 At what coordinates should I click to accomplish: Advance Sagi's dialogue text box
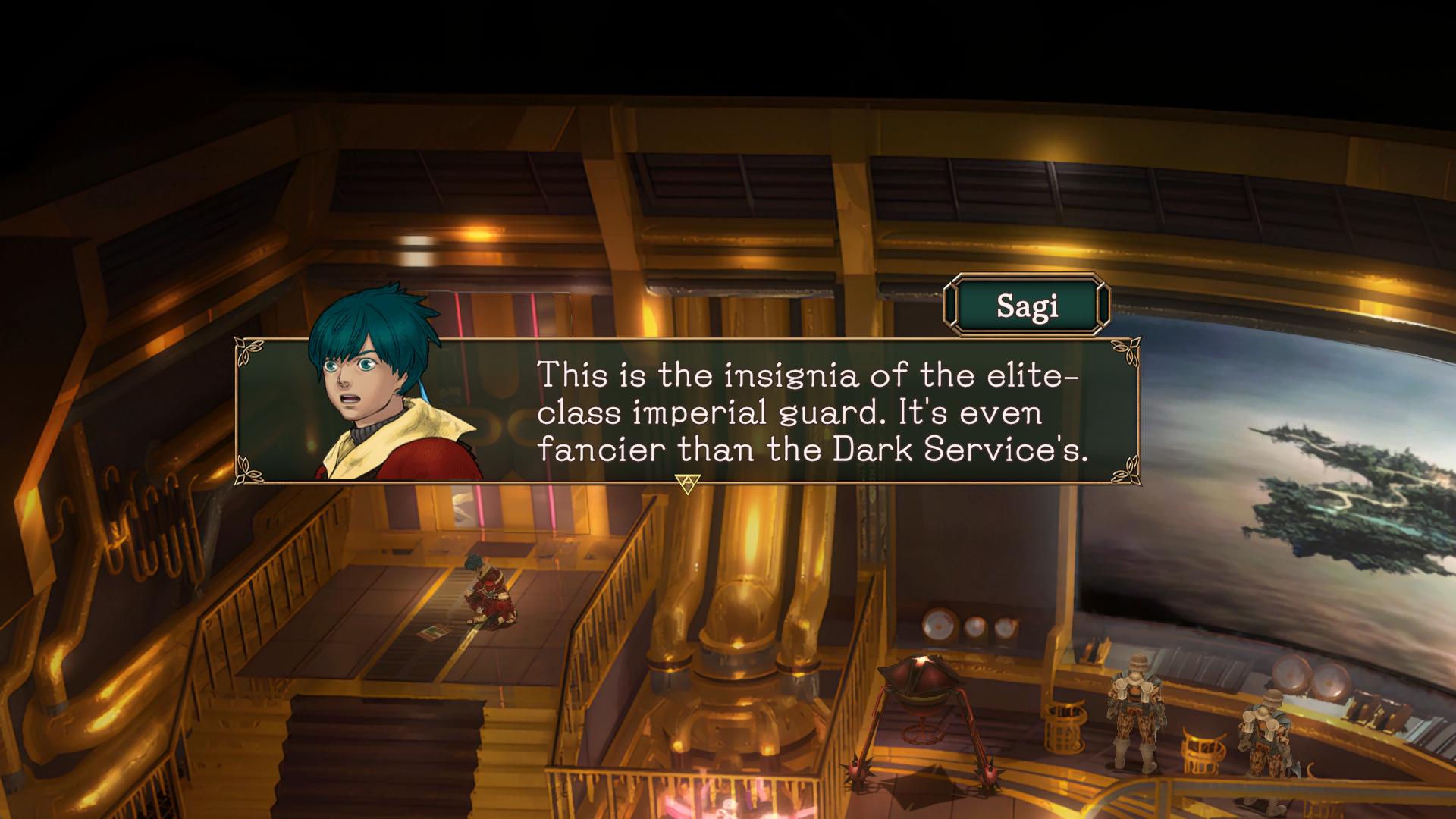coord(688,483)
